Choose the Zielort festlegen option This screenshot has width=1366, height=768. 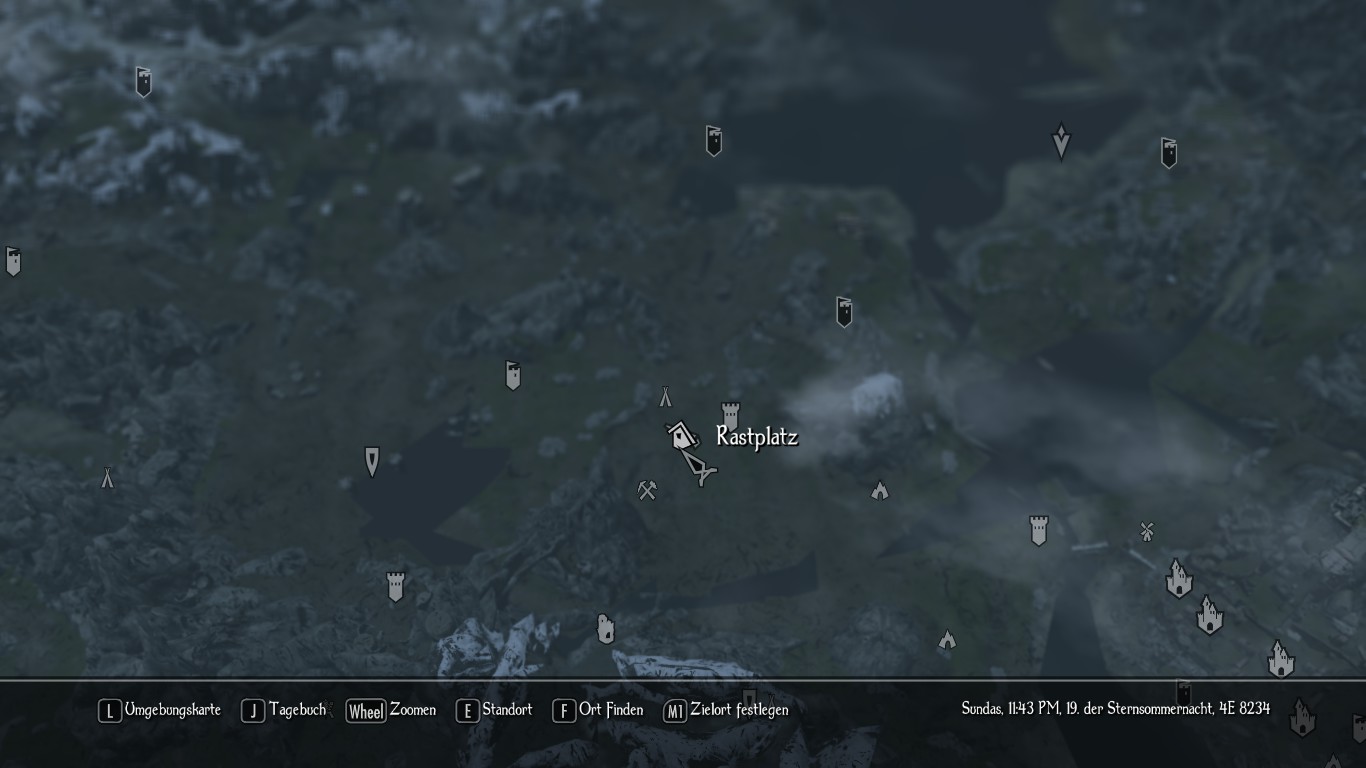click(x=727, y=710)
